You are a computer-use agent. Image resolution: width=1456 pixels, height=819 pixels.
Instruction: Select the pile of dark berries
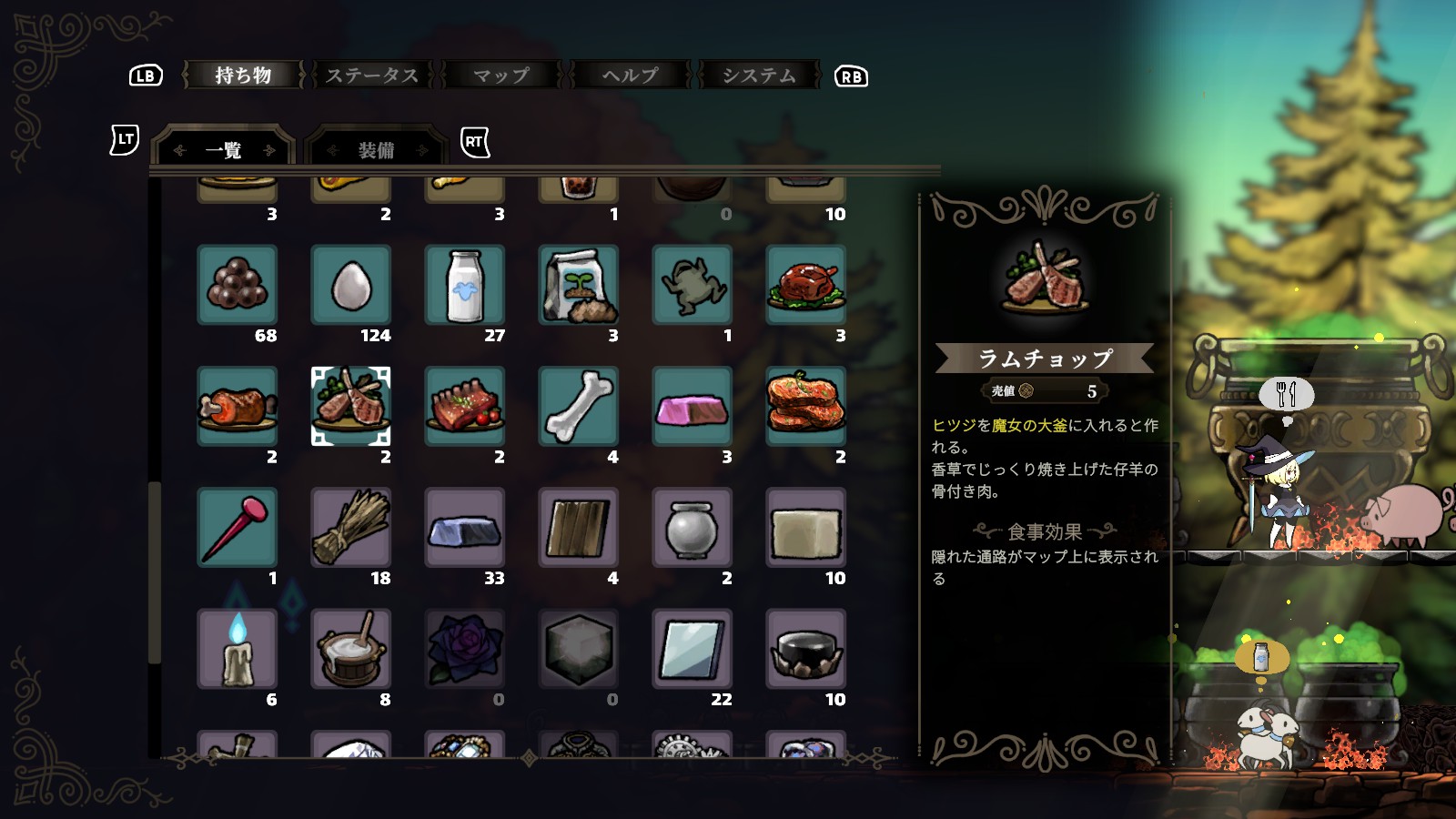coord(237,285)
